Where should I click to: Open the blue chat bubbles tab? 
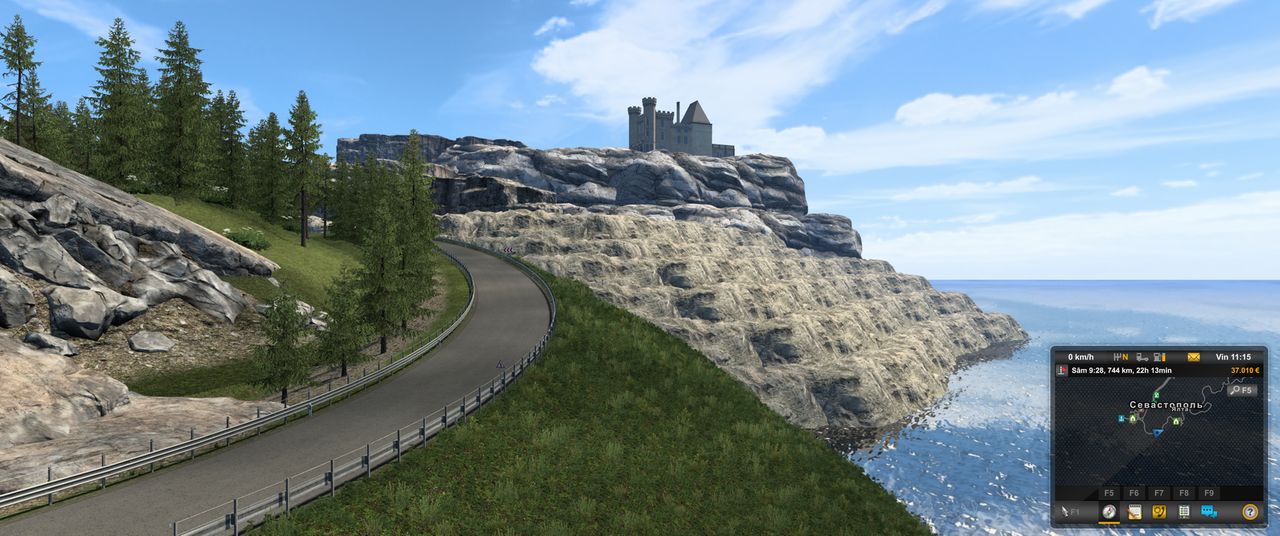1209,512
